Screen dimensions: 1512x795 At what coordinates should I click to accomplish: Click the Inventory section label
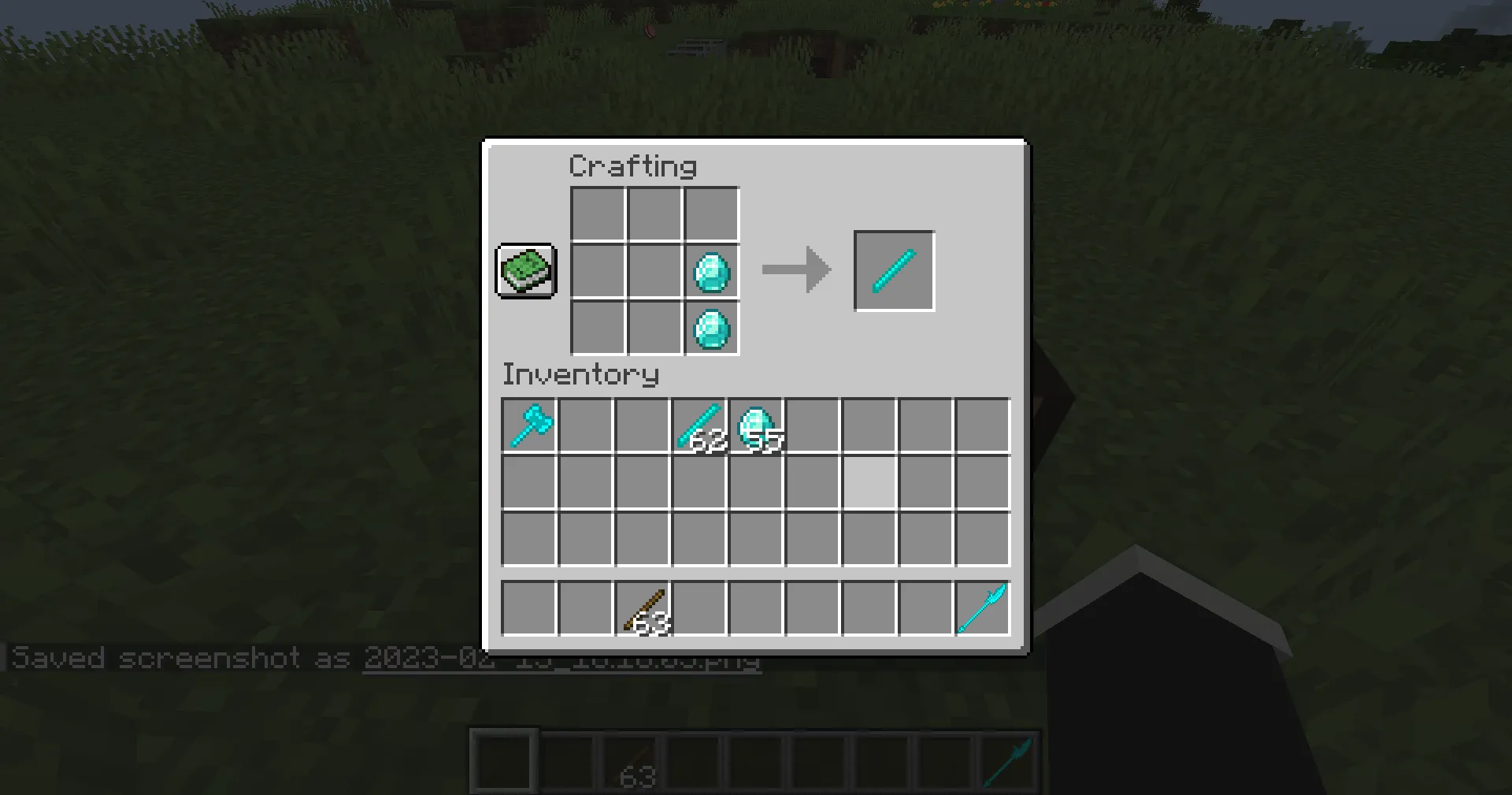(580, 374)
